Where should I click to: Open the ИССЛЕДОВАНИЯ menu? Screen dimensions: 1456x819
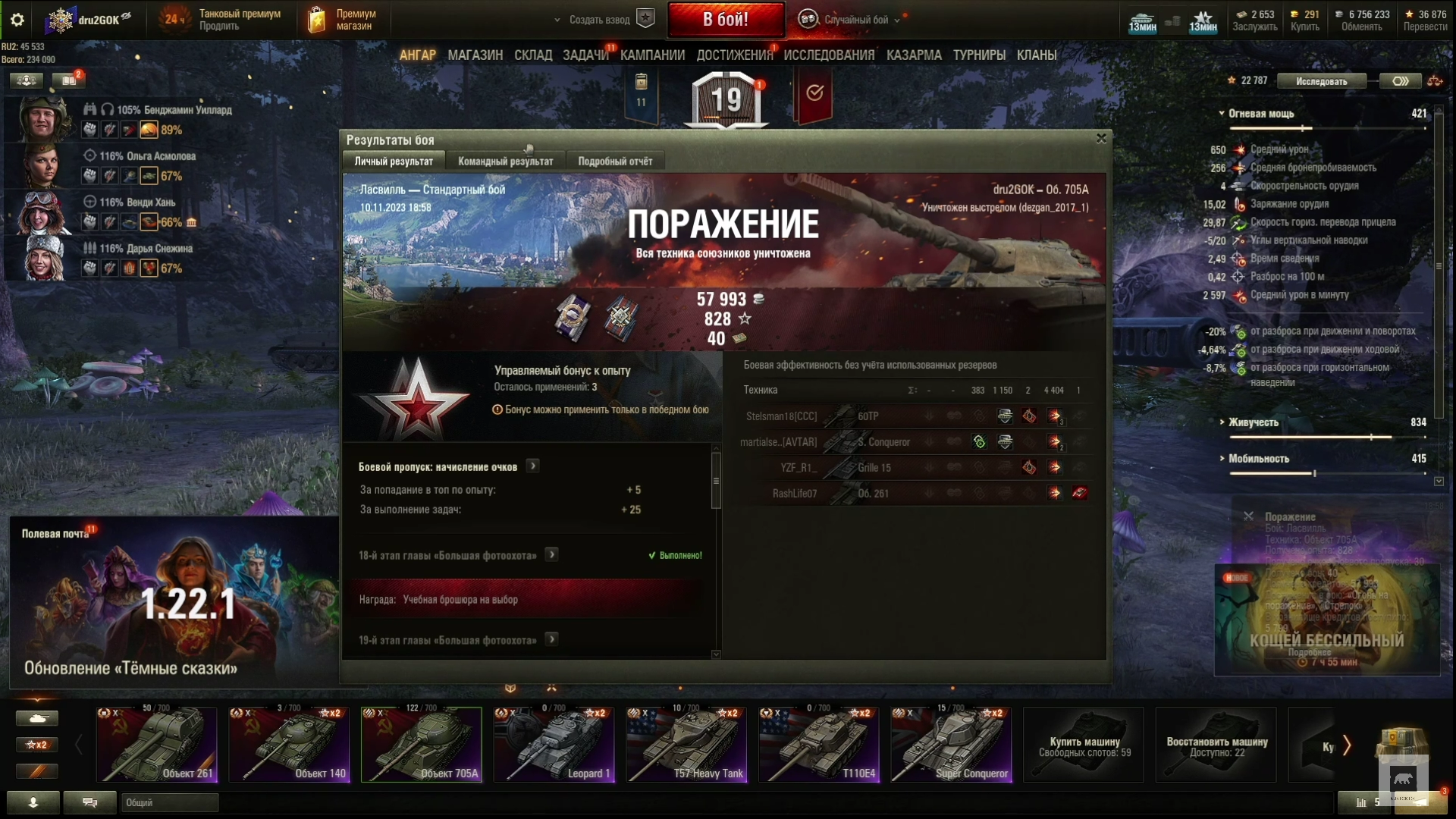[x=829, y=55]
